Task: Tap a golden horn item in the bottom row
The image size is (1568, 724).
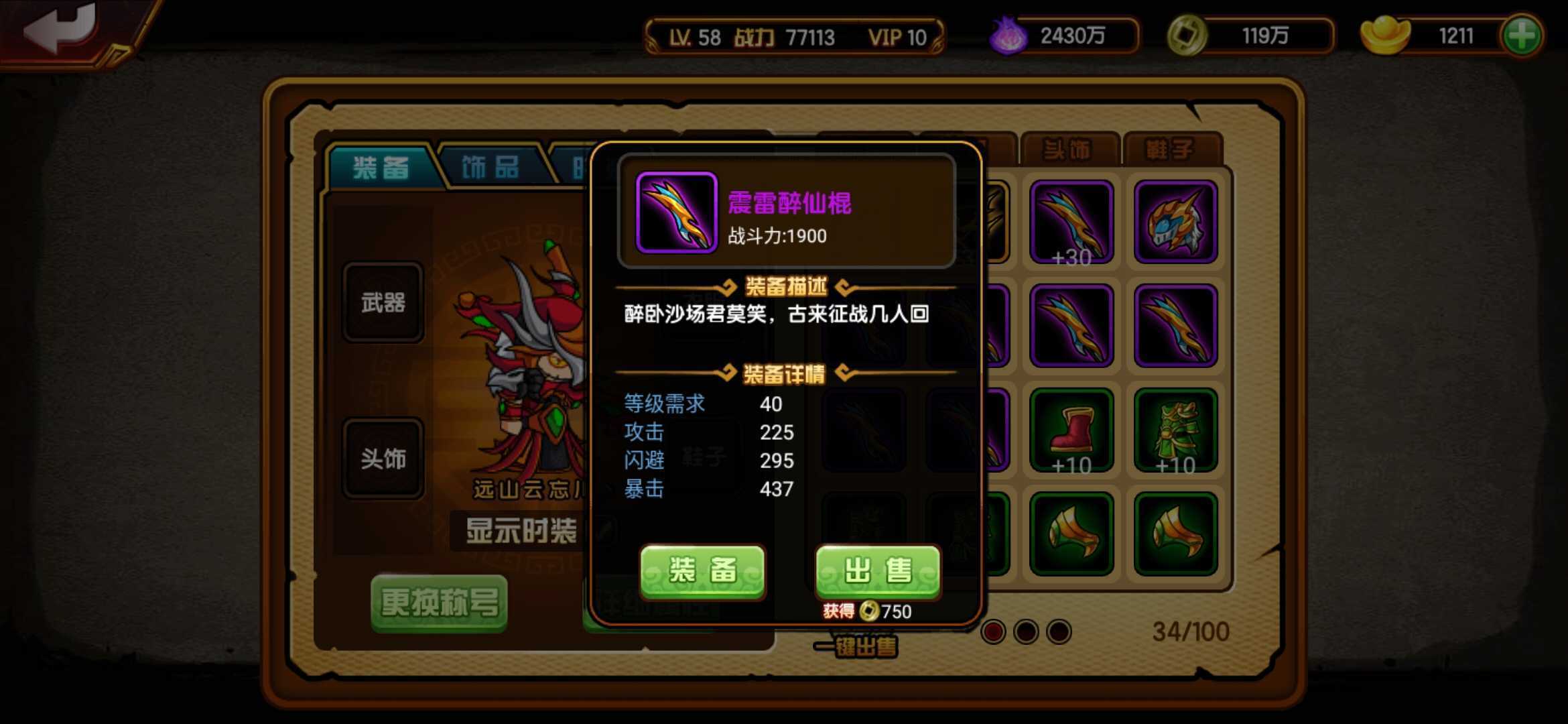Action: click(x=1072, y=533)
